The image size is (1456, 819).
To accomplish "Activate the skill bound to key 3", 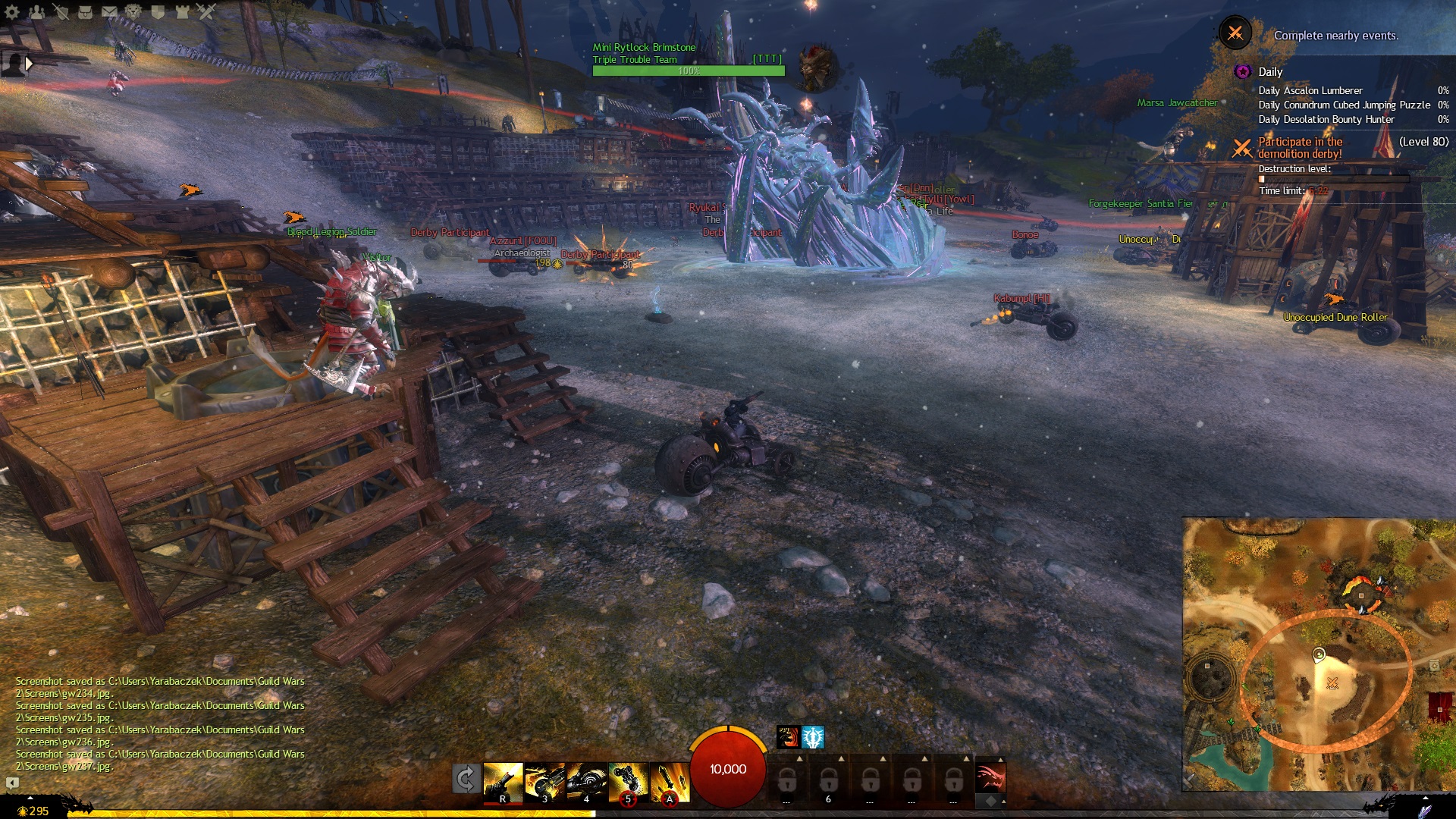I will [544, 782].
